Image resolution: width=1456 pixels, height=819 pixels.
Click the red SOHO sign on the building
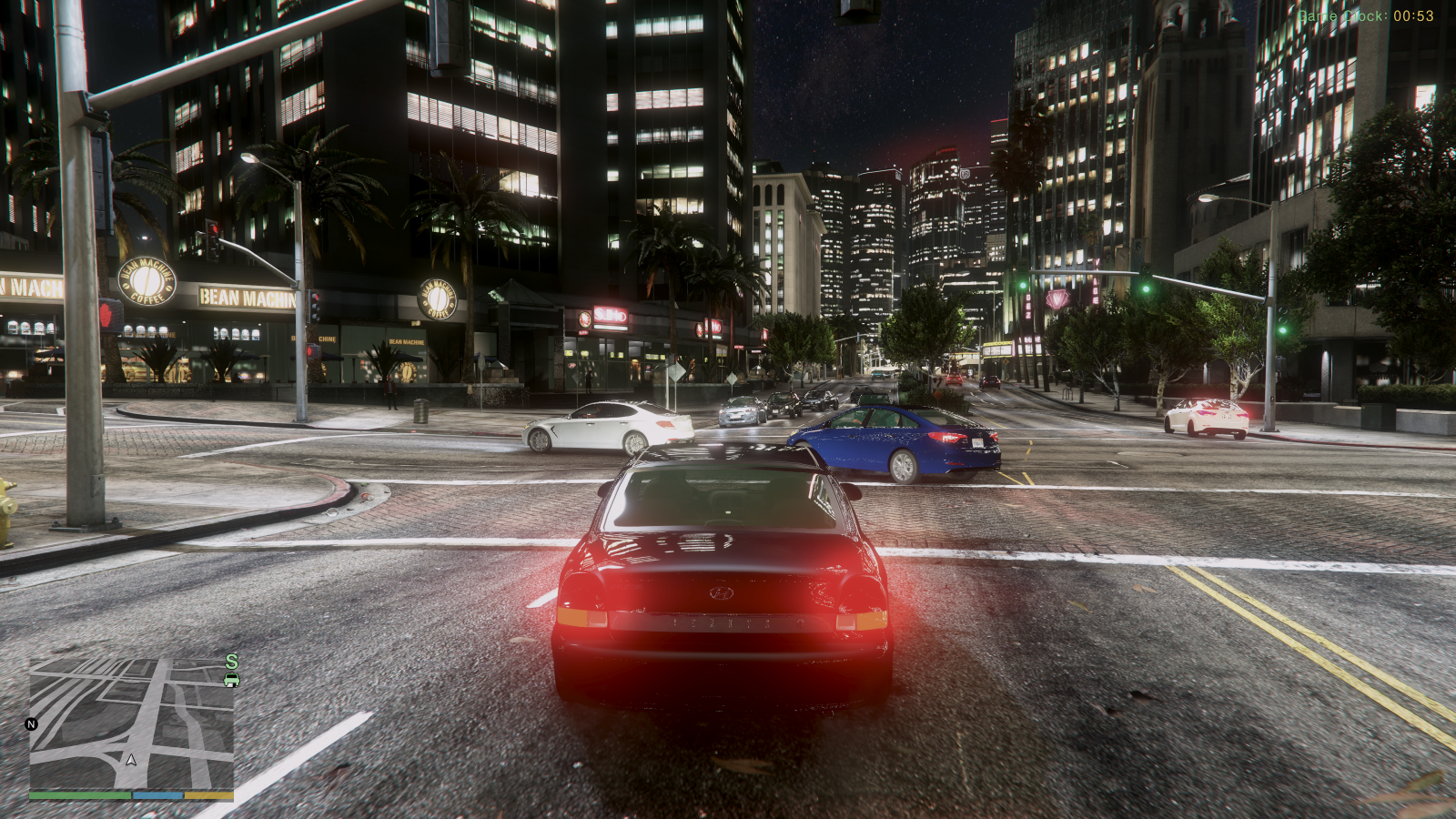611,314
